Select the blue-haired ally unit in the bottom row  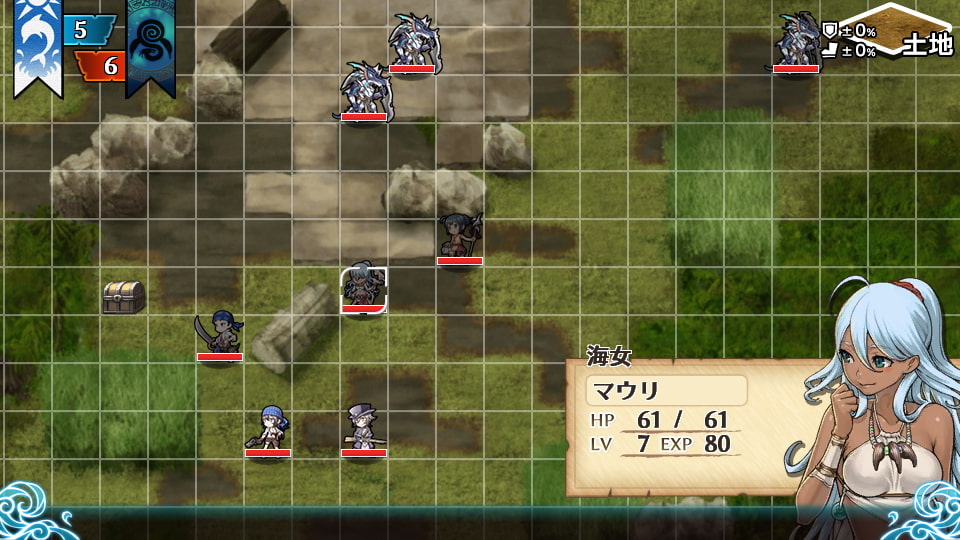268,428
